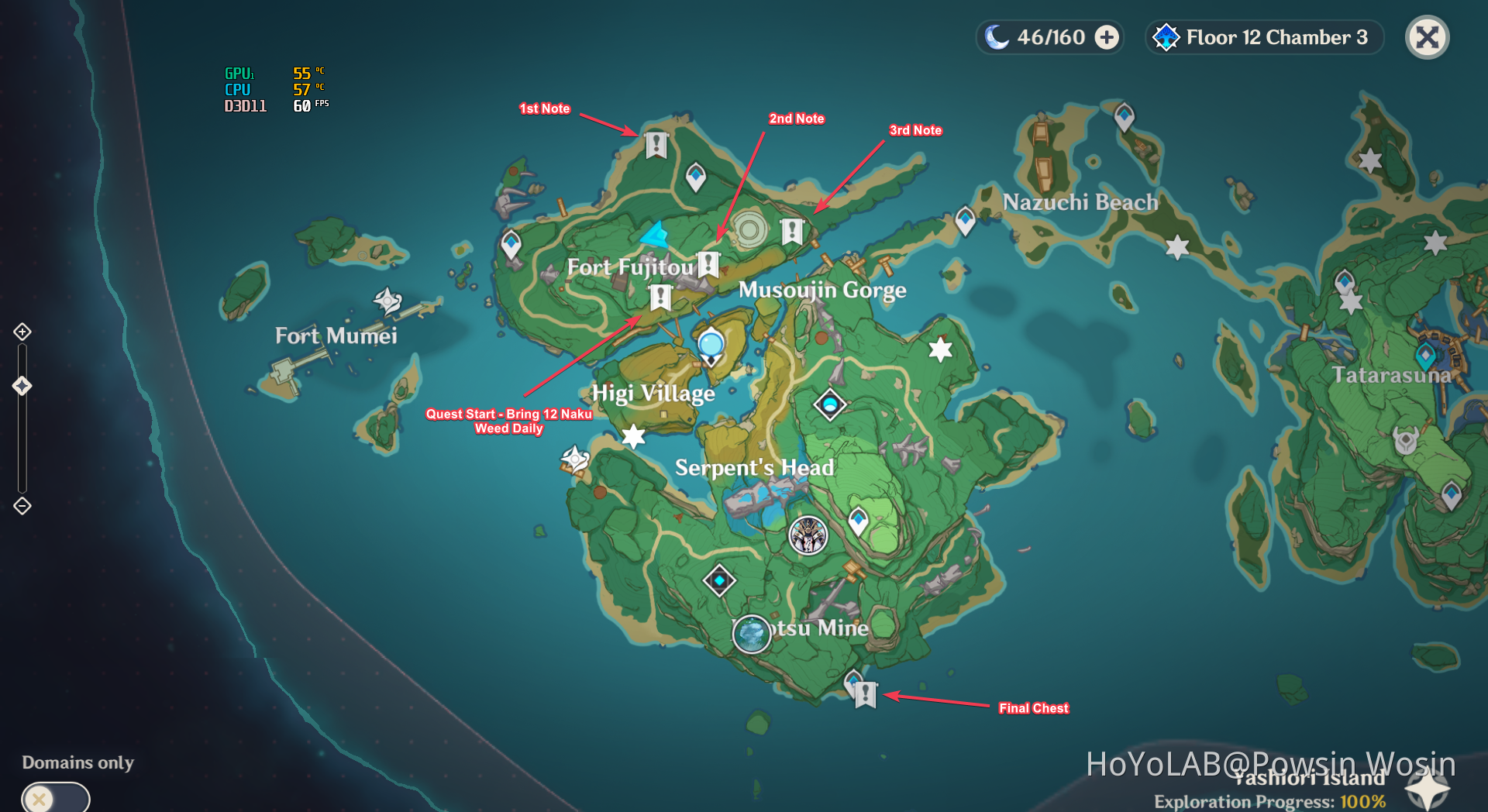Click the white star pin near Higi Village

[634, 438]
